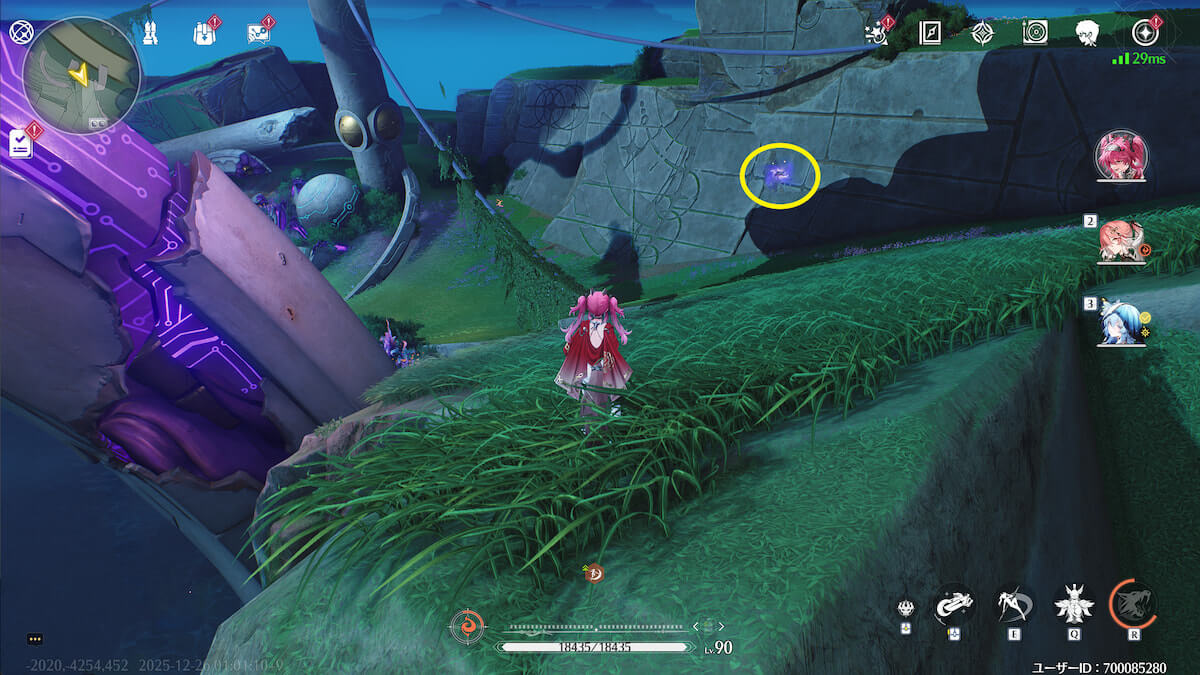Click the globe icon beside the minimap
The width and height of the screenshot is (1200, 675).
tap(19, 31)
